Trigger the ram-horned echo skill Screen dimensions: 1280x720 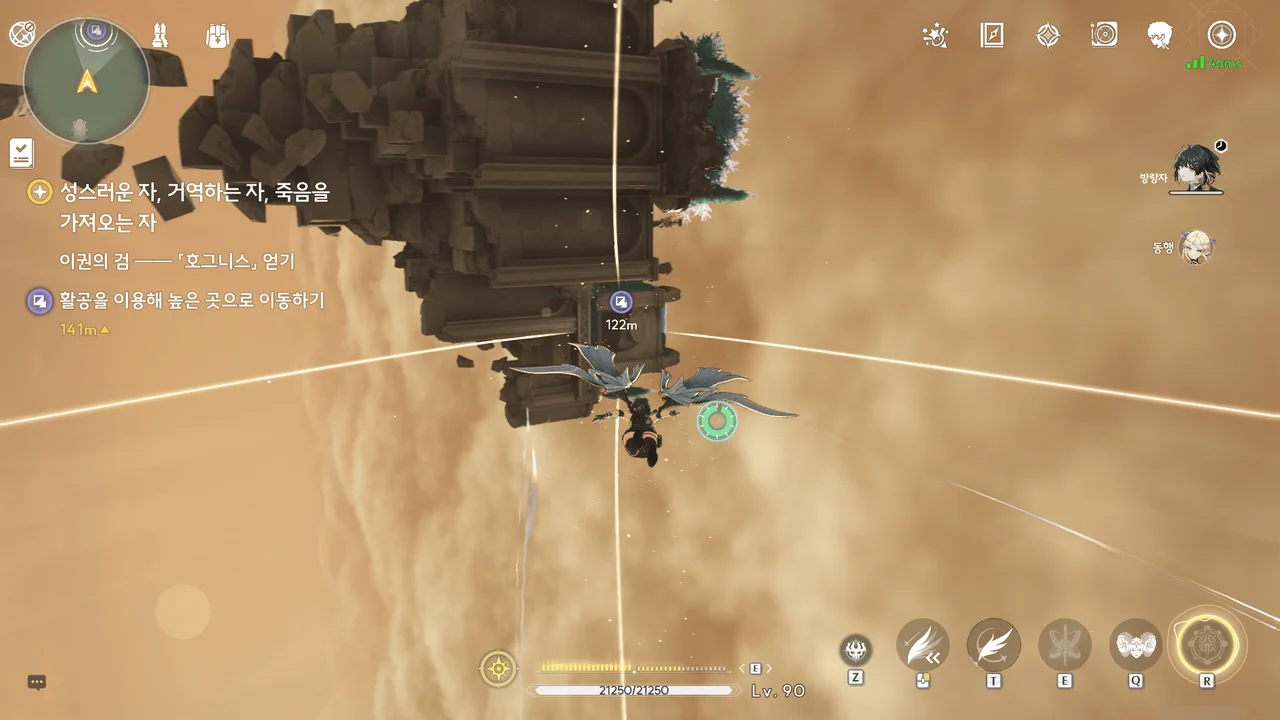[x=1135, y=645]
